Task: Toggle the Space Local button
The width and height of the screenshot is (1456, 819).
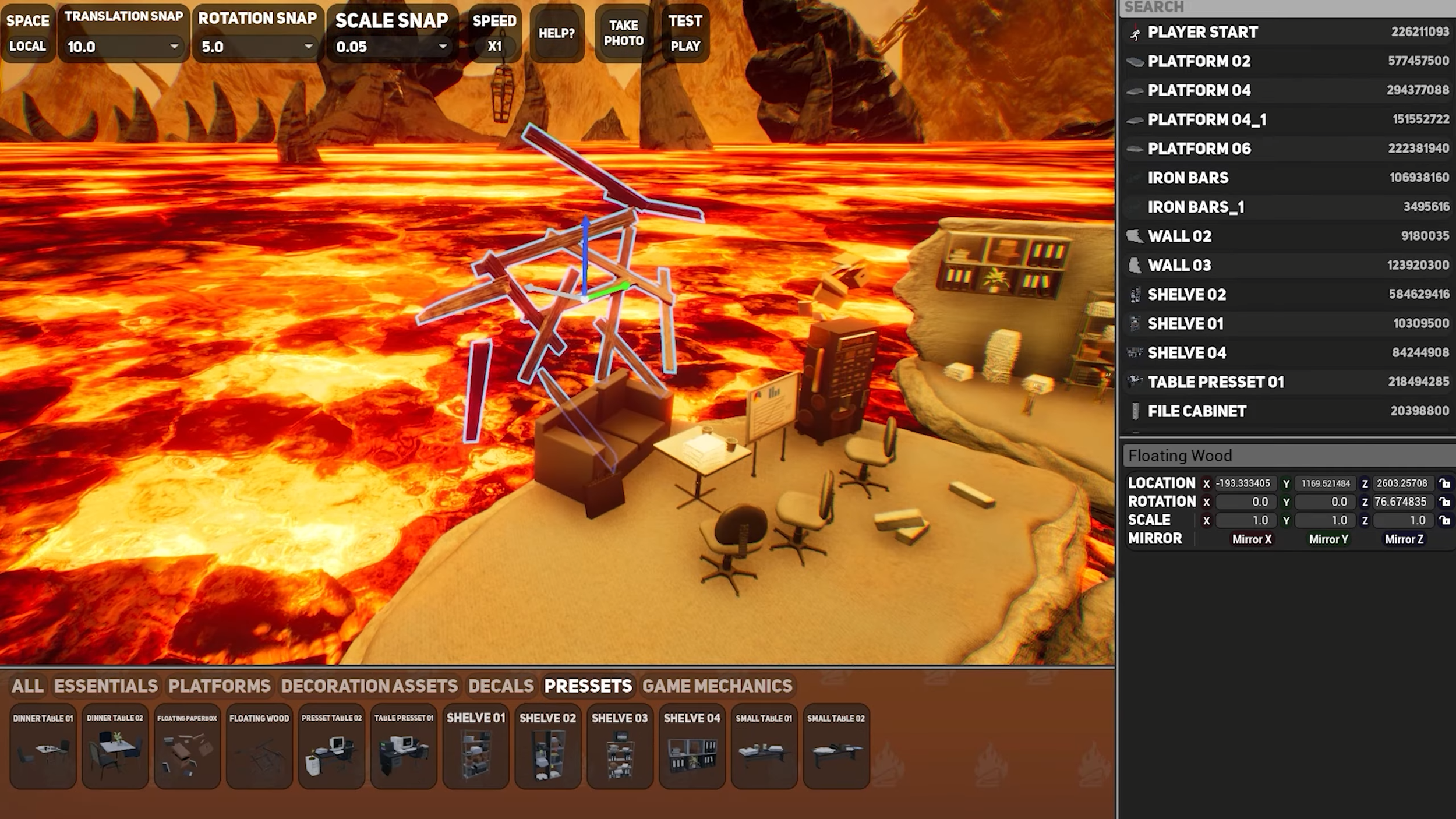Action: [27, 33]
